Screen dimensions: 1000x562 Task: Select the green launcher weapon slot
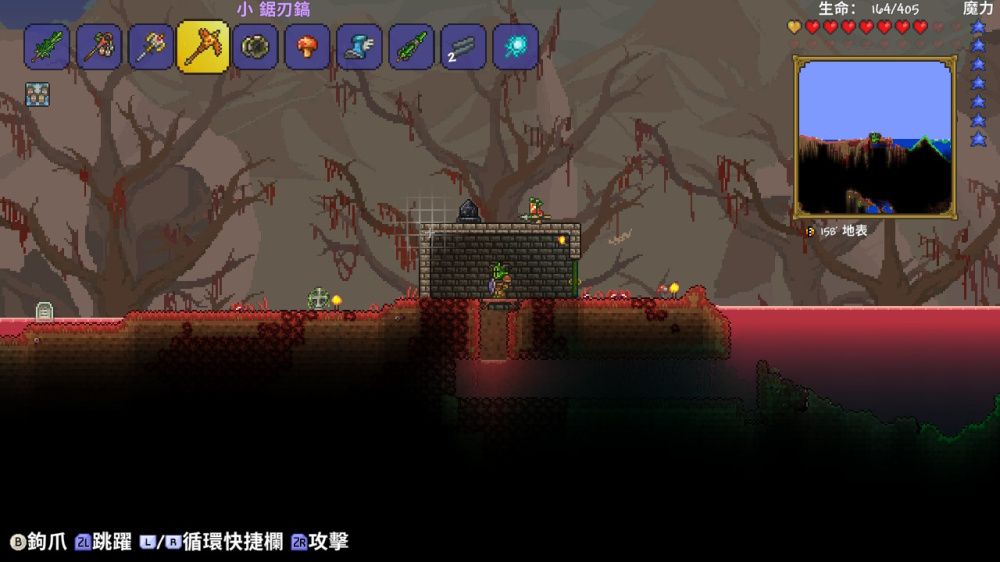click(412, 47)
